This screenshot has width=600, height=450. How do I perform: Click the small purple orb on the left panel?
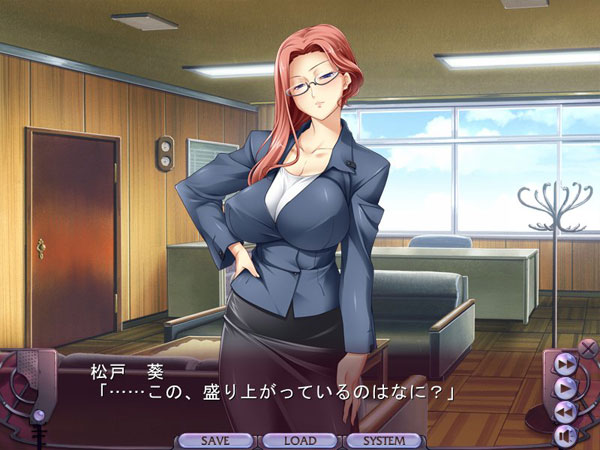(x=38, y=415)
